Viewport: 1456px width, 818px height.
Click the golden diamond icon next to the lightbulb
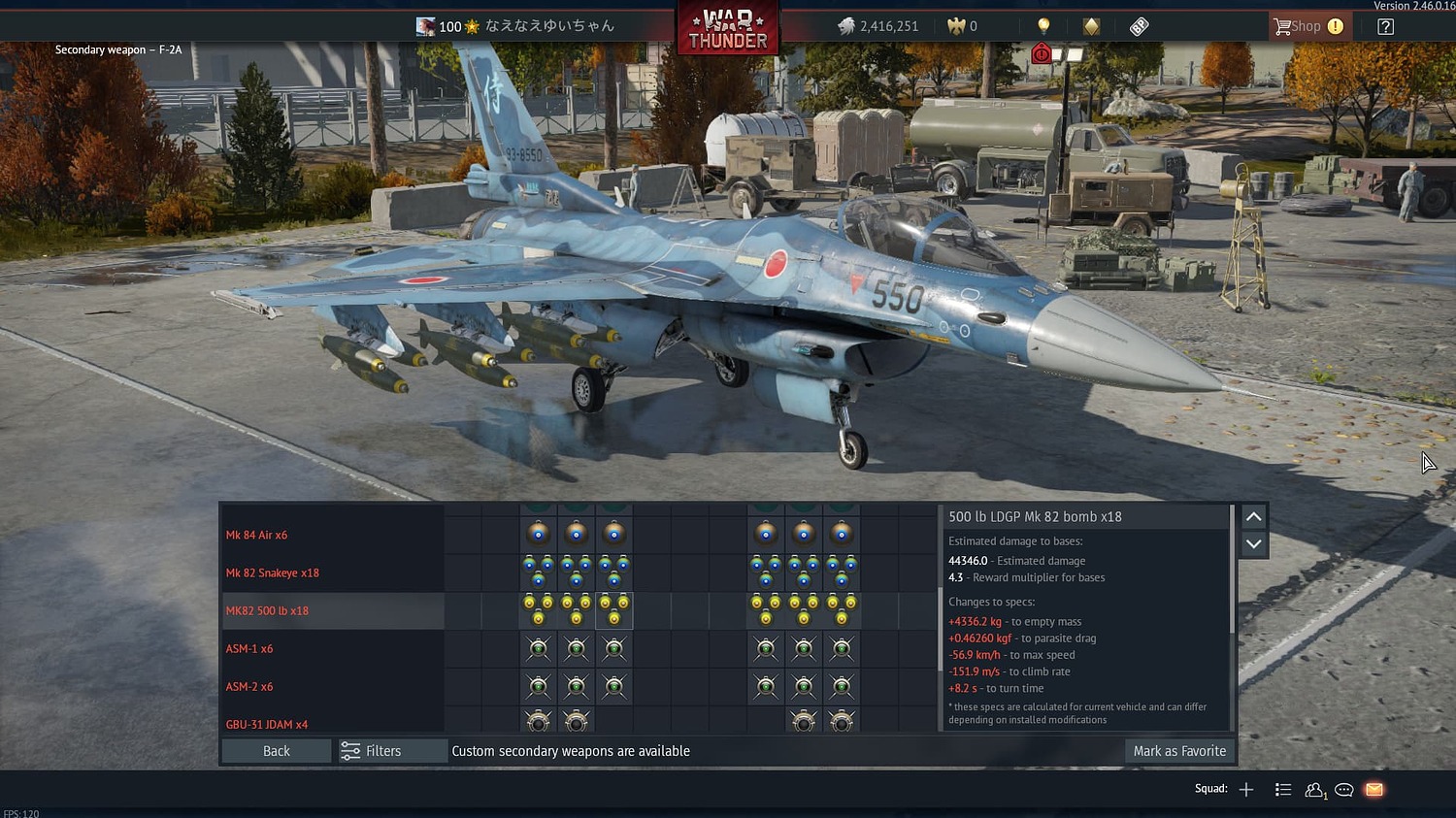click(x=1090, y=25)
